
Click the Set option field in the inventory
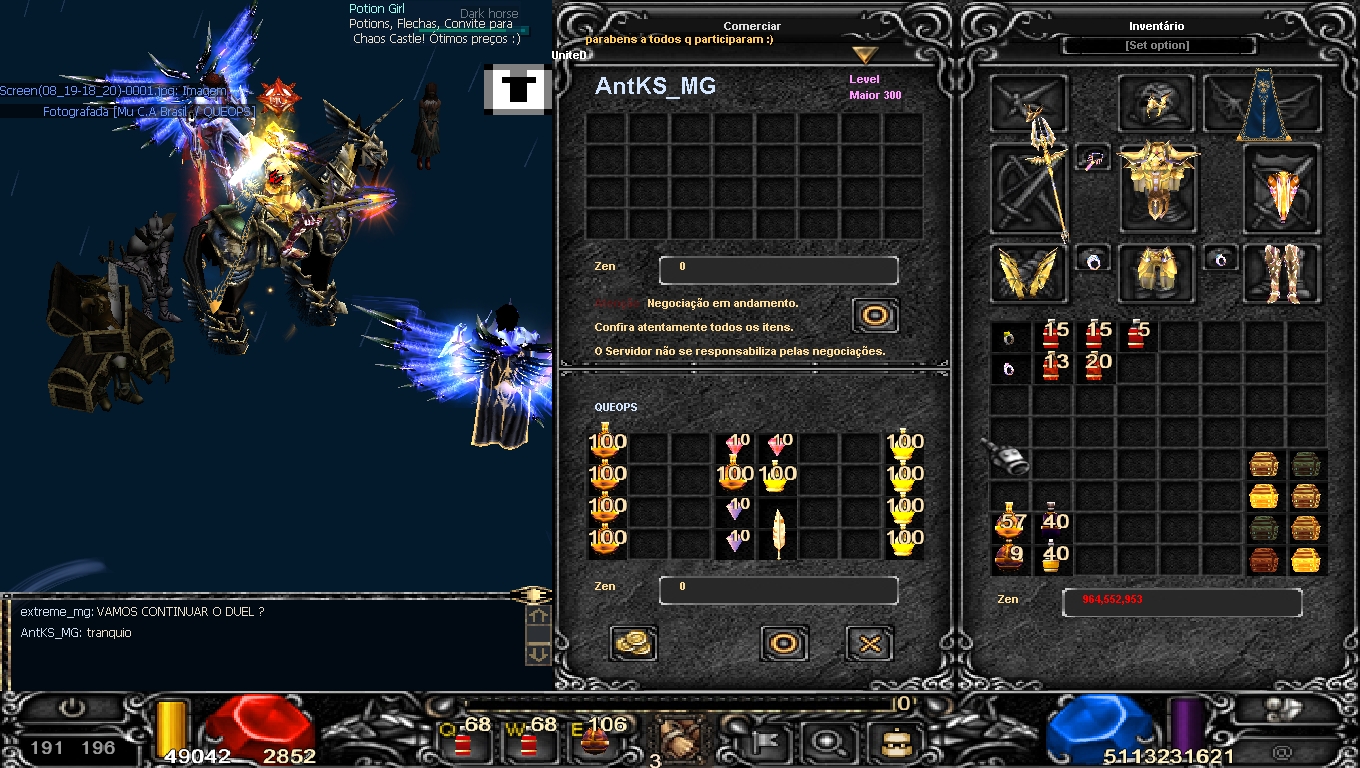(x=1157, y=46)
